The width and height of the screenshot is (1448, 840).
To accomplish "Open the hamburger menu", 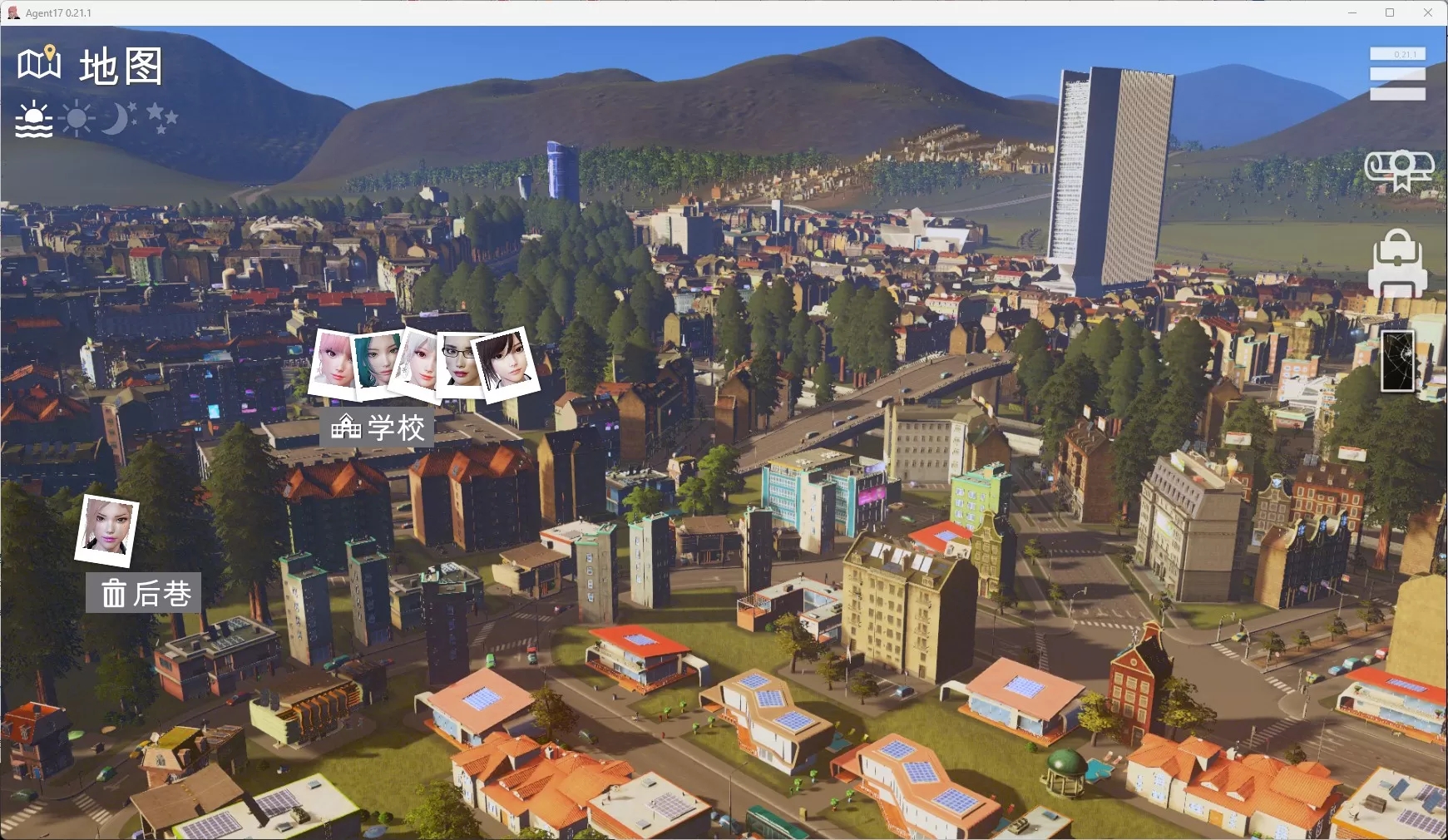I will 1397,74.
